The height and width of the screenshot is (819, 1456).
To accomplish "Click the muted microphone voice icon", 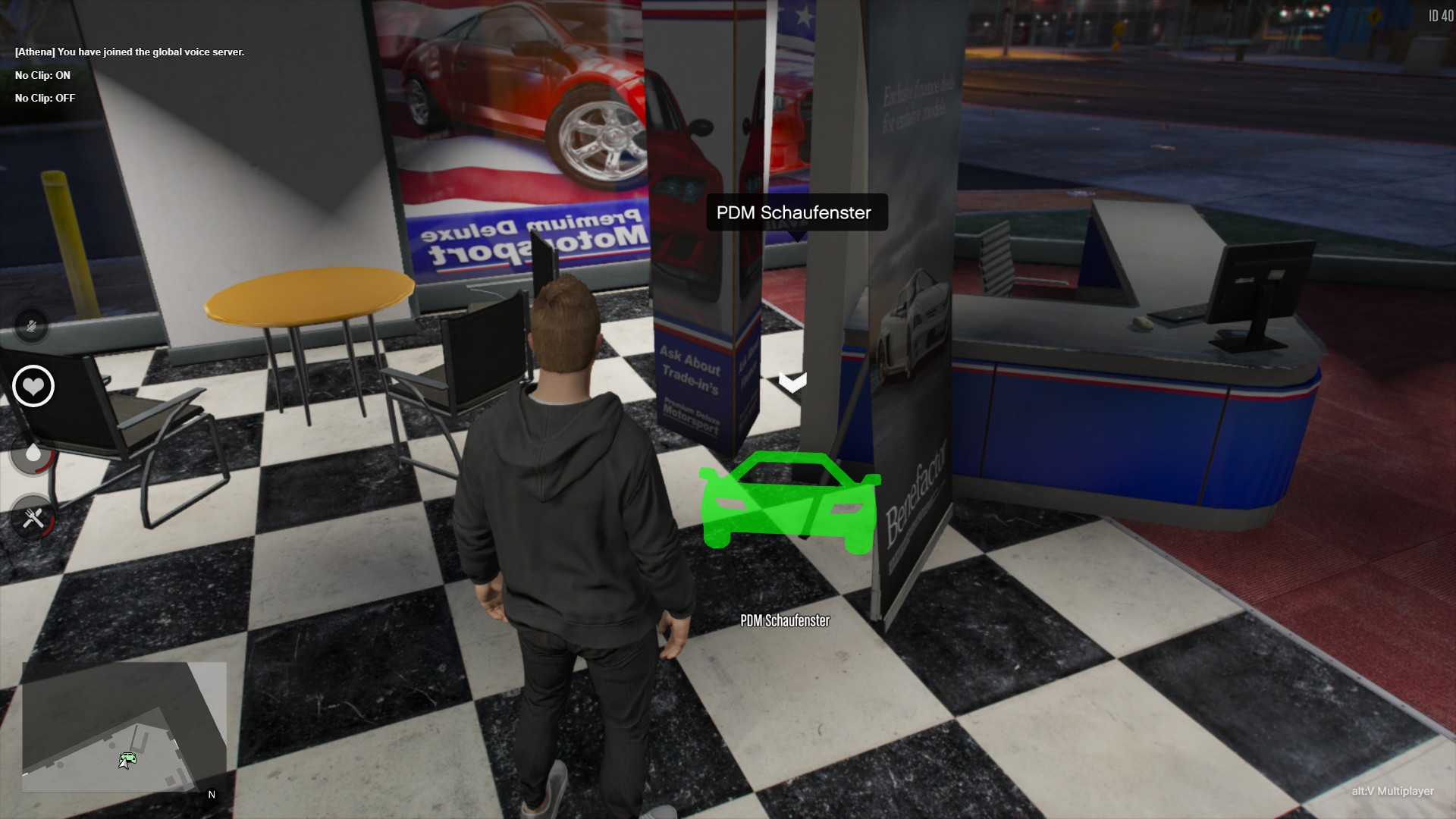I will point(32,327).
